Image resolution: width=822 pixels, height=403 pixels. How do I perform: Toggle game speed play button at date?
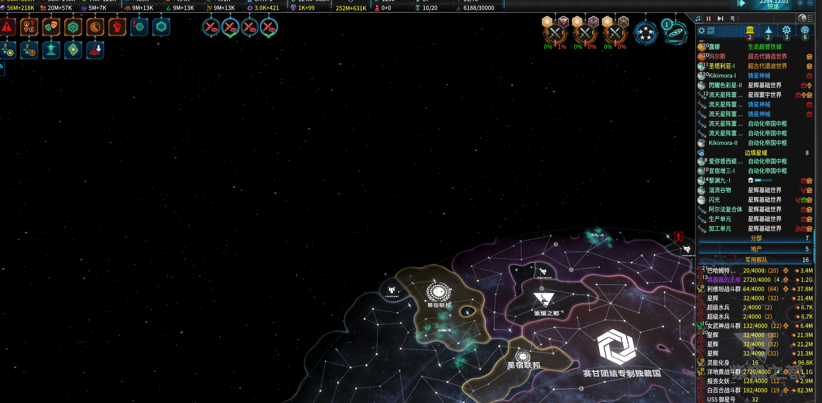click(x=742, y=3)
